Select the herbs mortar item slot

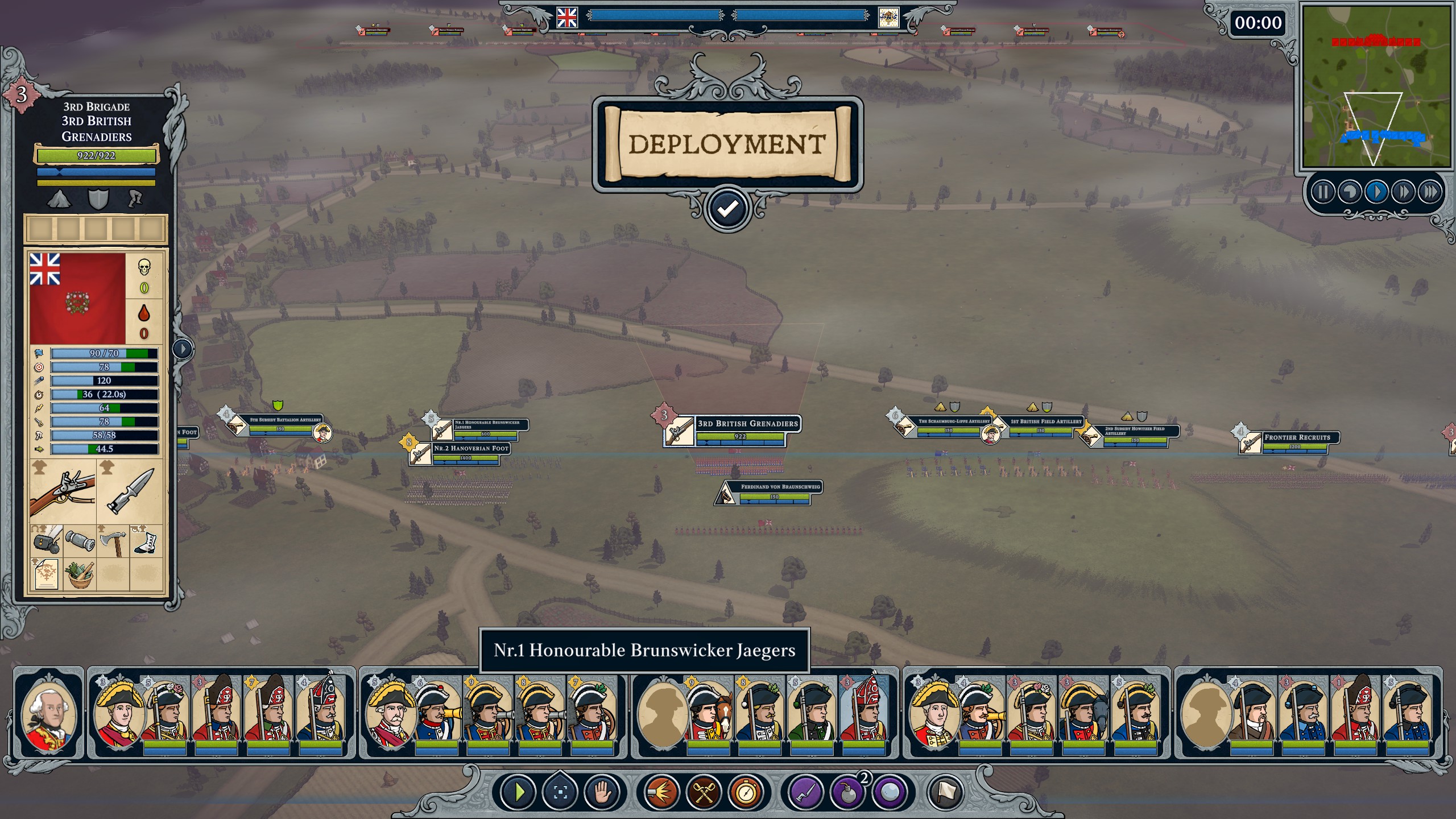80,573
